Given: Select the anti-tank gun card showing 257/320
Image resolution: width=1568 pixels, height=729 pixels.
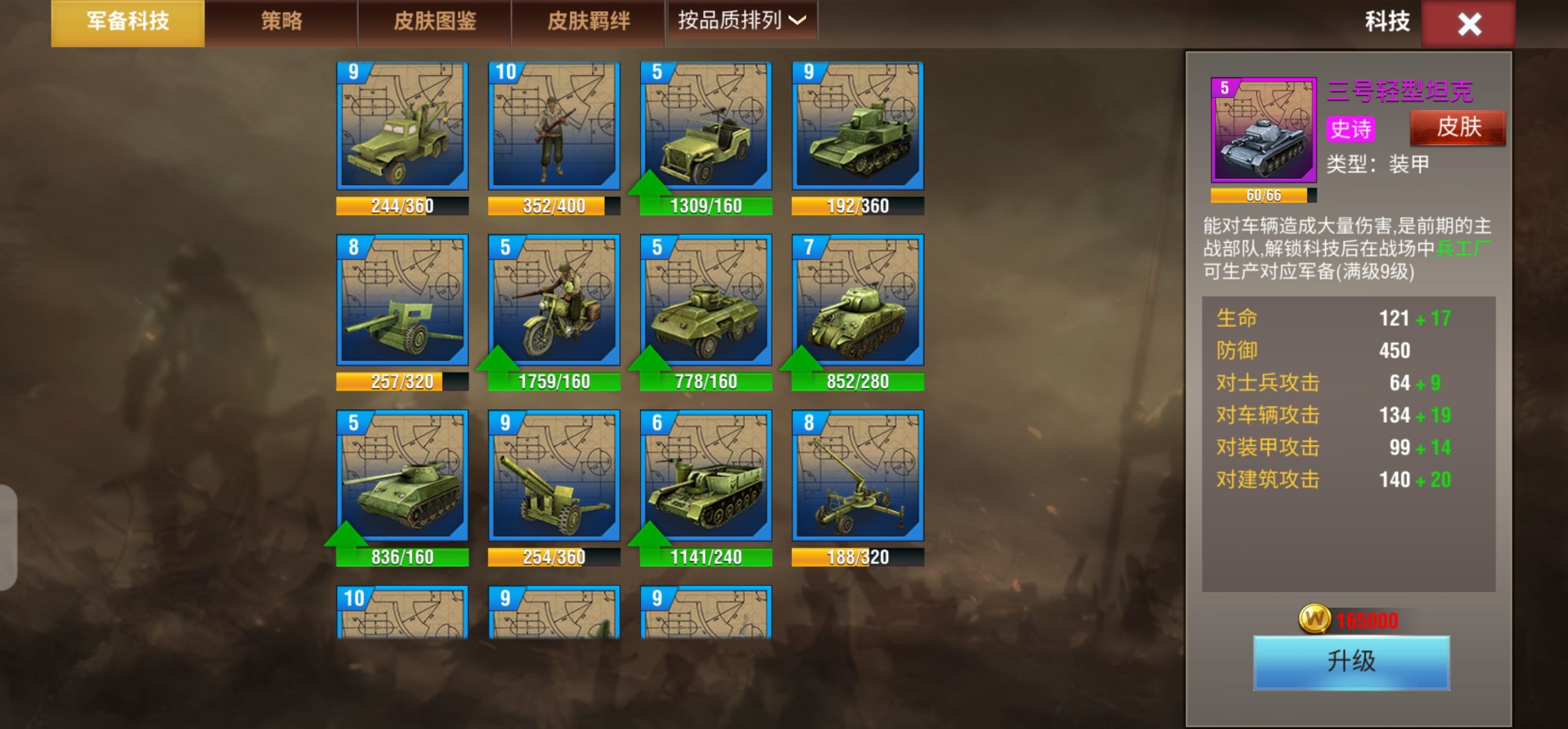Looking at the screenshot, I should [x=402, y=300].
